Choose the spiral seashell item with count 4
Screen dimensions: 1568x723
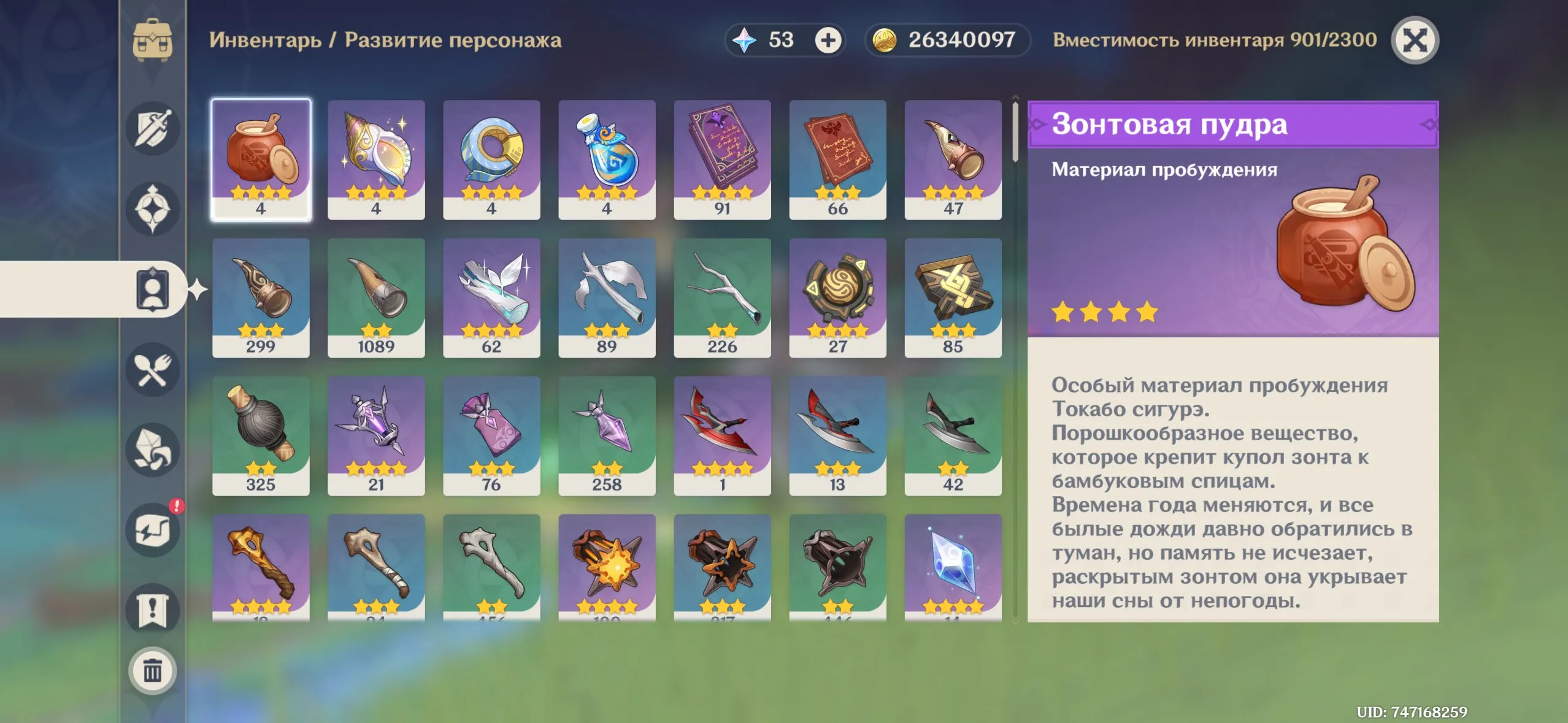[376, 159]
